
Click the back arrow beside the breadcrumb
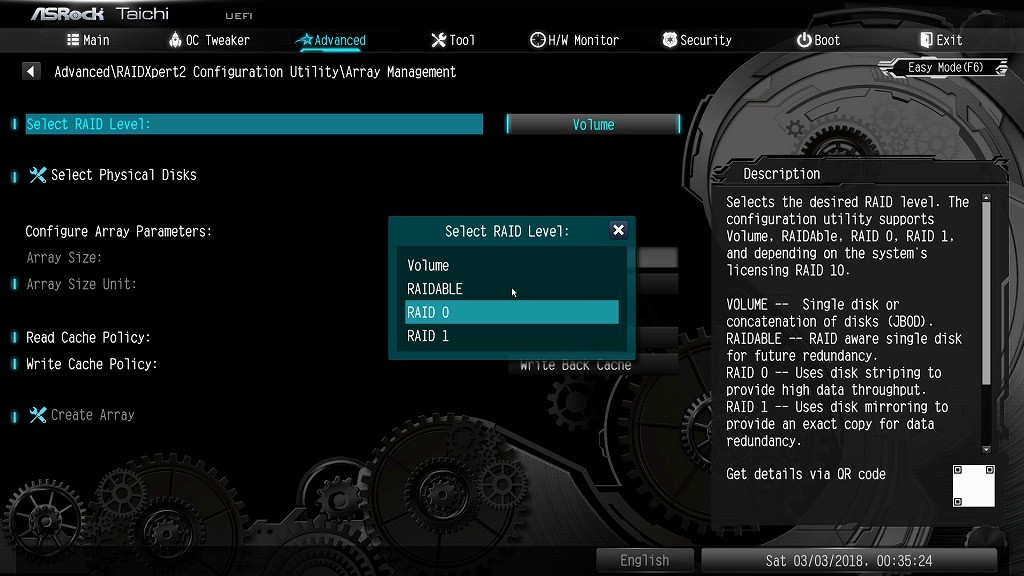tap(31, 72)
